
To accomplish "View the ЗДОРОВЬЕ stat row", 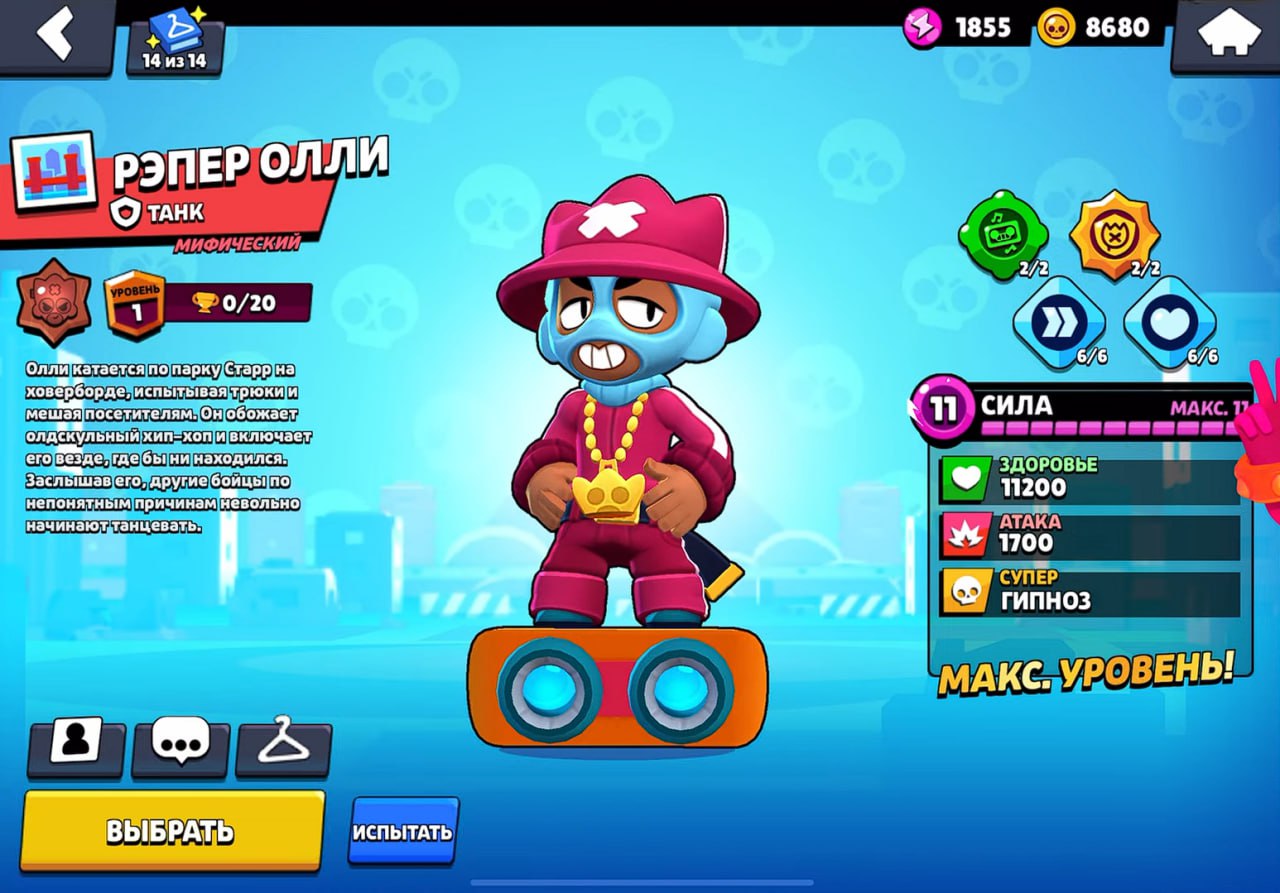I will pyautogui.click(x=1090, y=479).
